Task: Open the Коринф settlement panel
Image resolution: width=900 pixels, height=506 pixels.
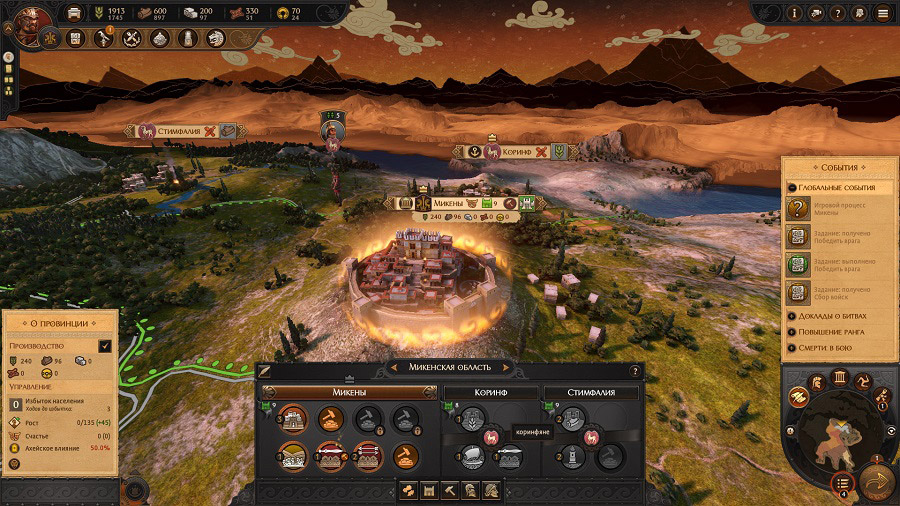Action: 489,392
